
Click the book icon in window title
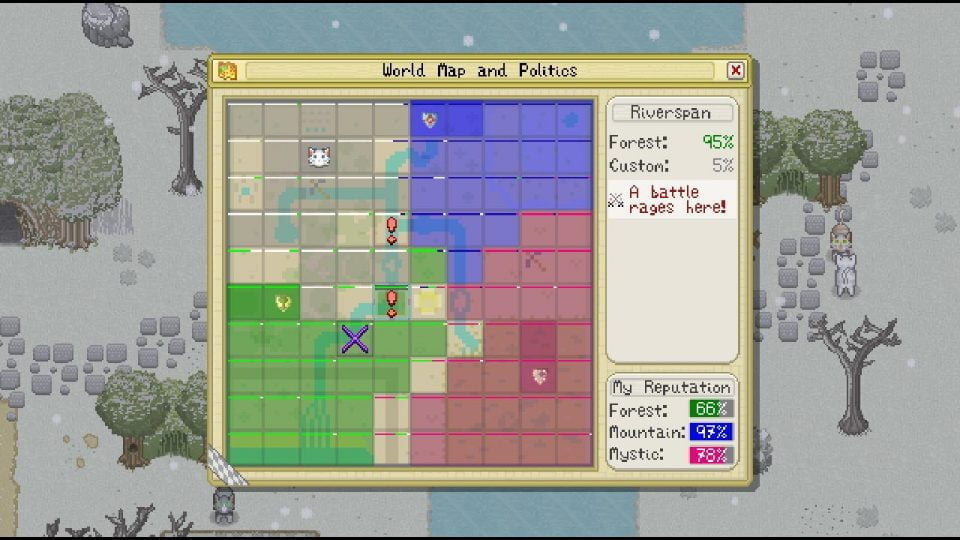point(227,71)
